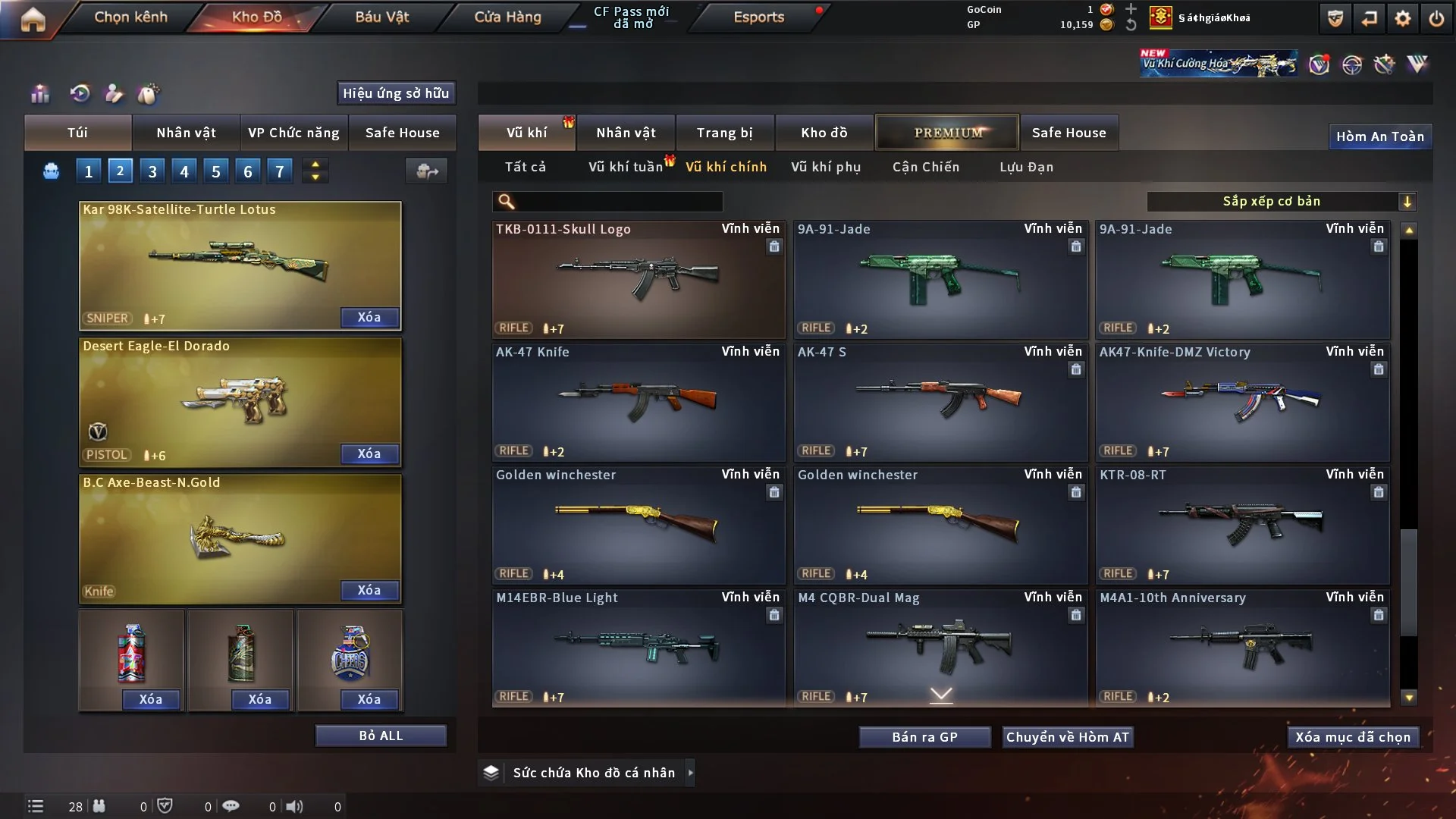Click the Bỏ ALL button
Image resolution: width=1456 pixels, height=819 pixels.
coord(381,736)
